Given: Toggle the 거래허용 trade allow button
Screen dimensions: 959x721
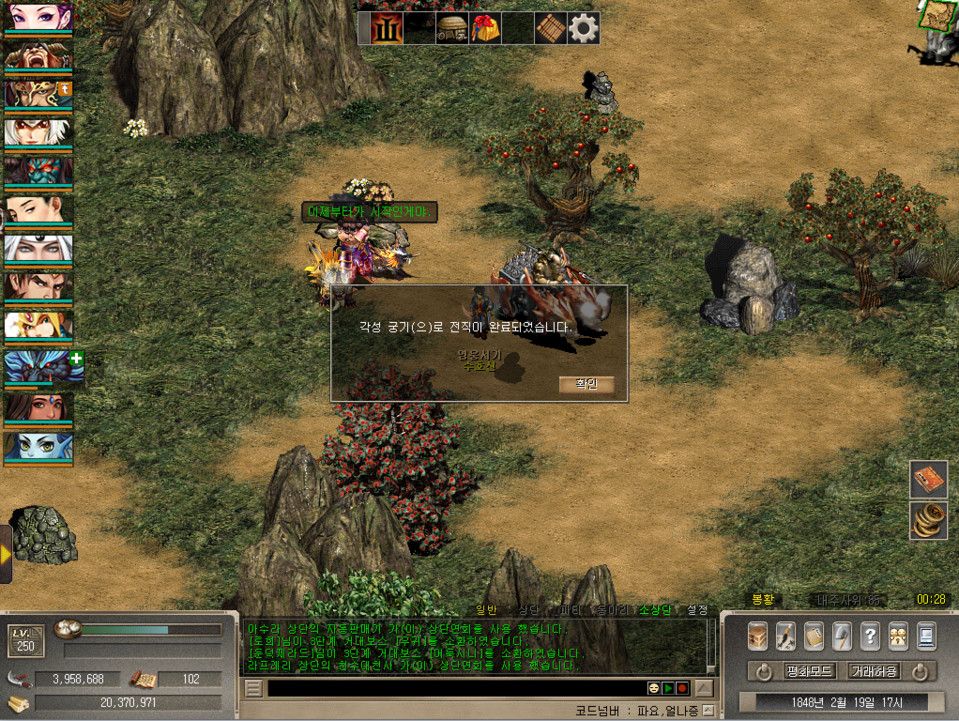Looking at the screenshot, I should point(875,671).
